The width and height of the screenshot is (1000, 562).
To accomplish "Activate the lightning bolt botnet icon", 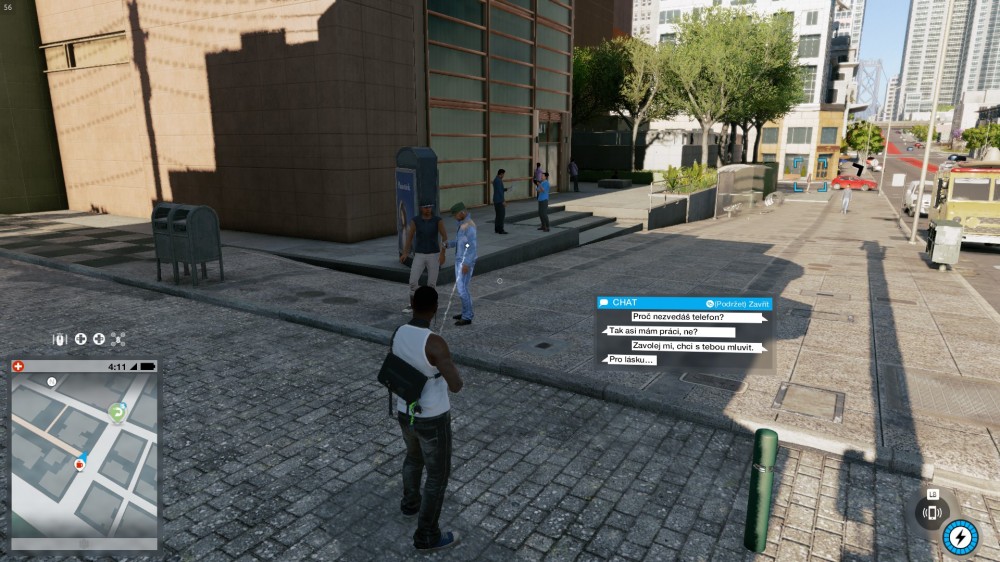I will coord(960,537).
